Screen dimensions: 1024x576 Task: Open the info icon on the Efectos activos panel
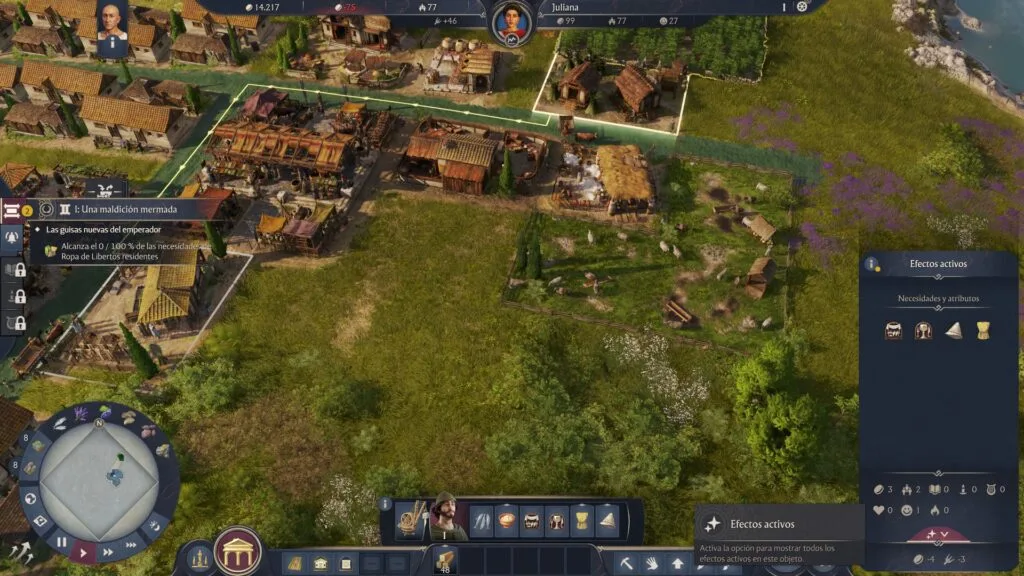click(873, 265)
